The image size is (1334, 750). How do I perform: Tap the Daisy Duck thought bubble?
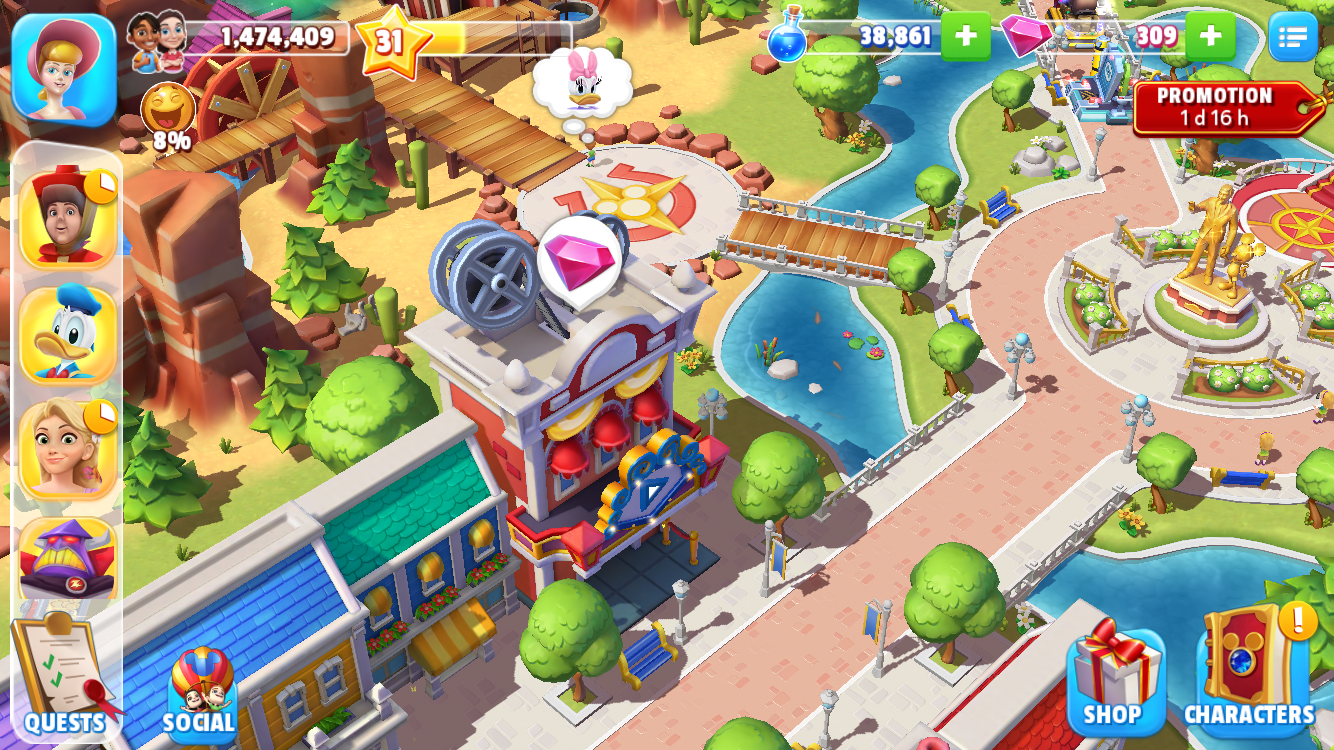click(583, 82)
